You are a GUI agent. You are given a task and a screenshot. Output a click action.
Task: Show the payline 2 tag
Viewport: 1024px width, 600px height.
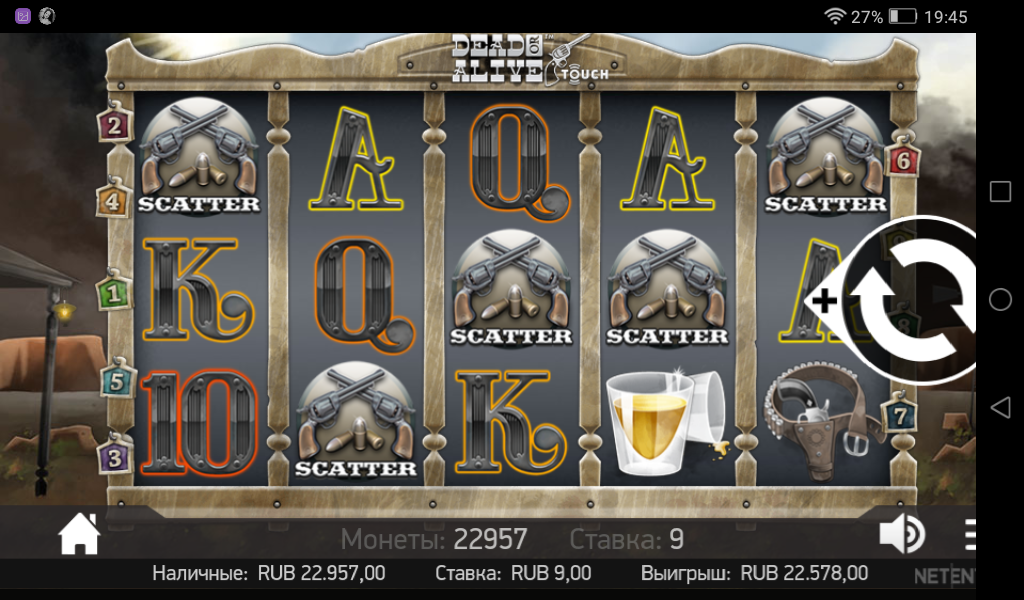[114, 124]
